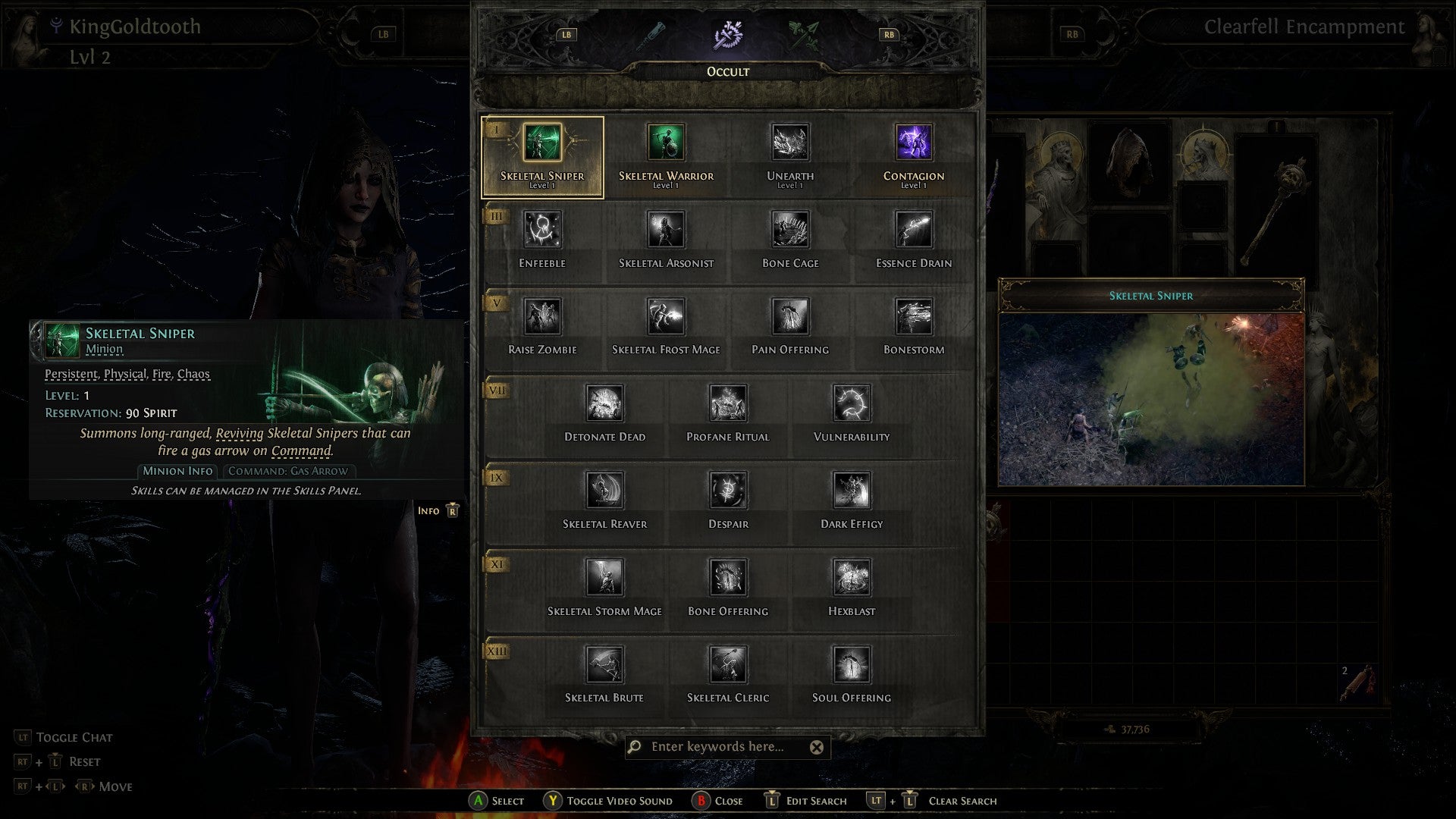The width and height of the screenshot is (1456, 819).
Task: Pick the Raise Zombie skill icon
Action: (x=543, y=317)
